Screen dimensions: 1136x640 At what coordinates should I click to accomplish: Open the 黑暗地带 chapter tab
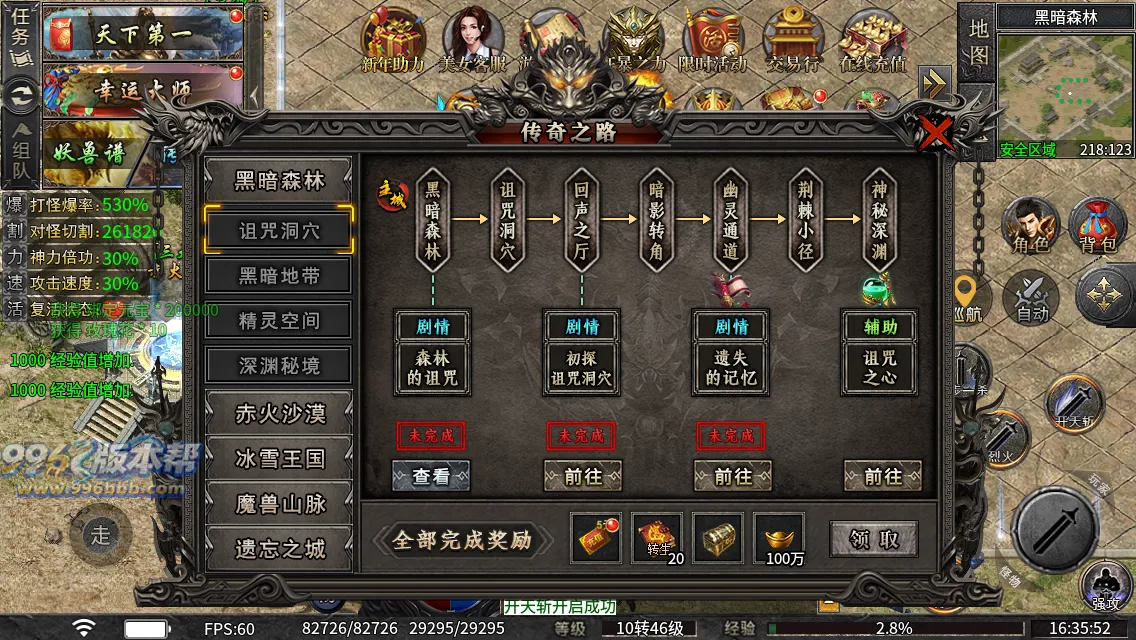[279, 275]
